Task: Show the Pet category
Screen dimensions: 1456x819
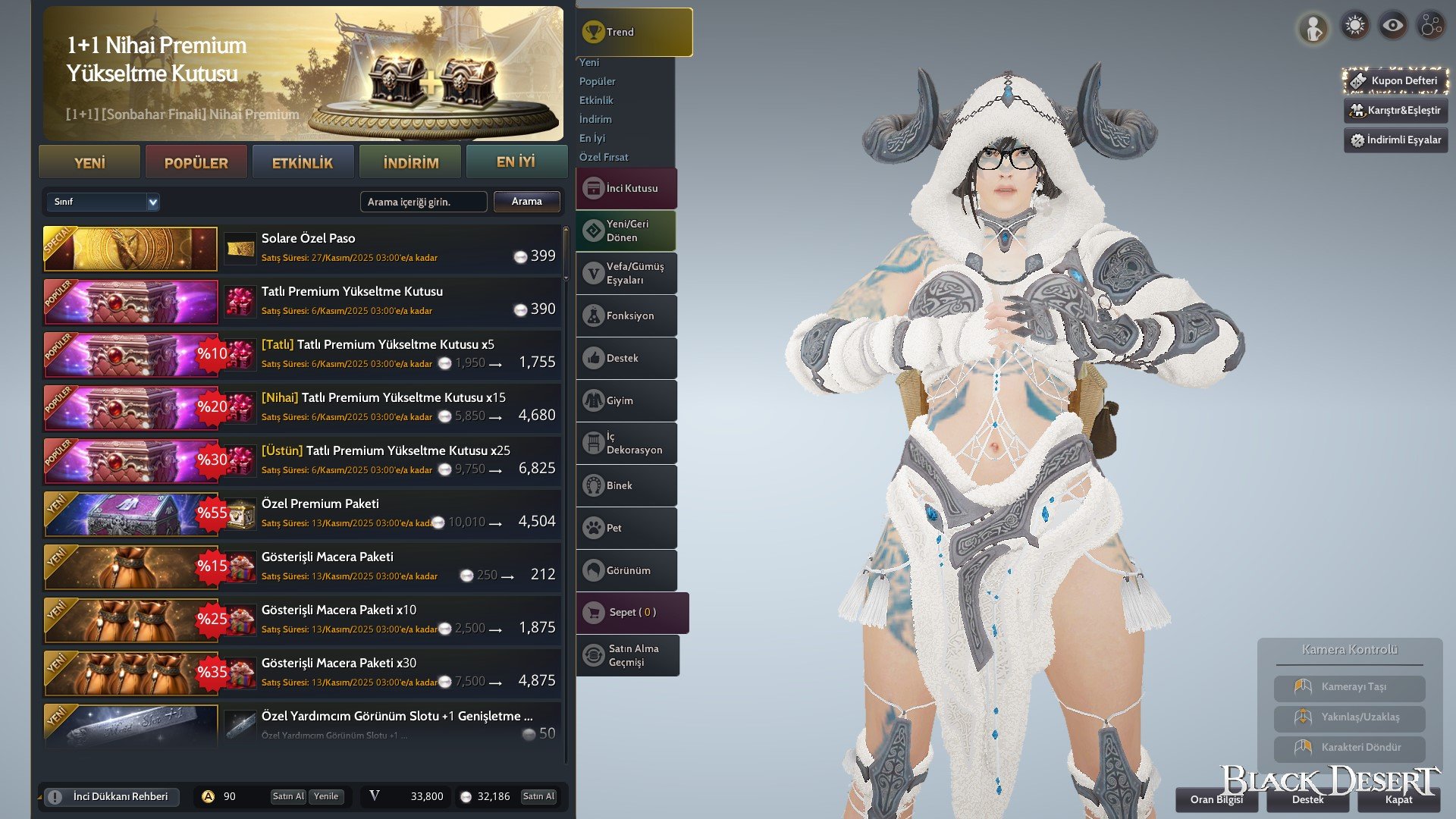Action: pos(626,528)
